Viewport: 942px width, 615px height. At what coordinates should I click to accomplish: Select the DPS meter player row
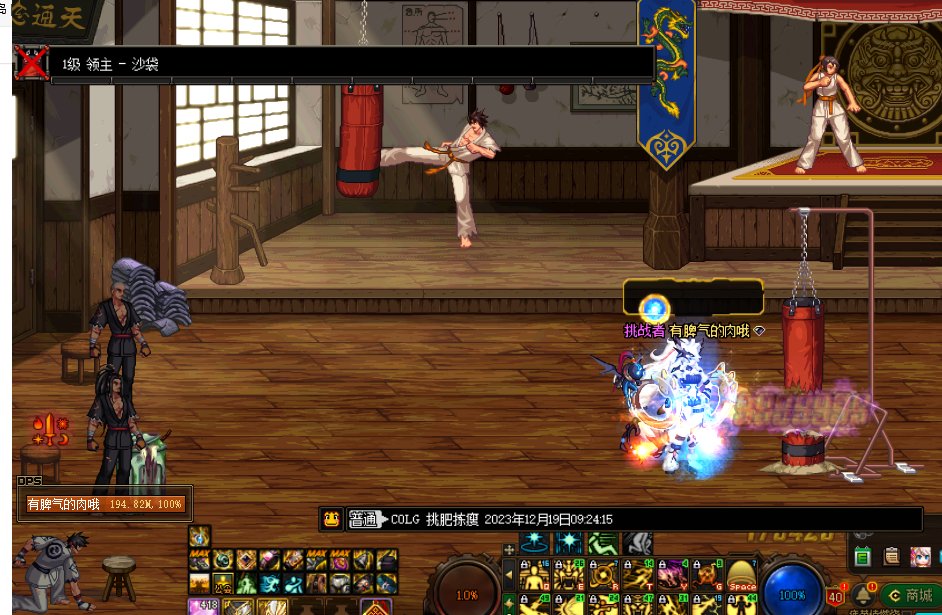(105, 505)
